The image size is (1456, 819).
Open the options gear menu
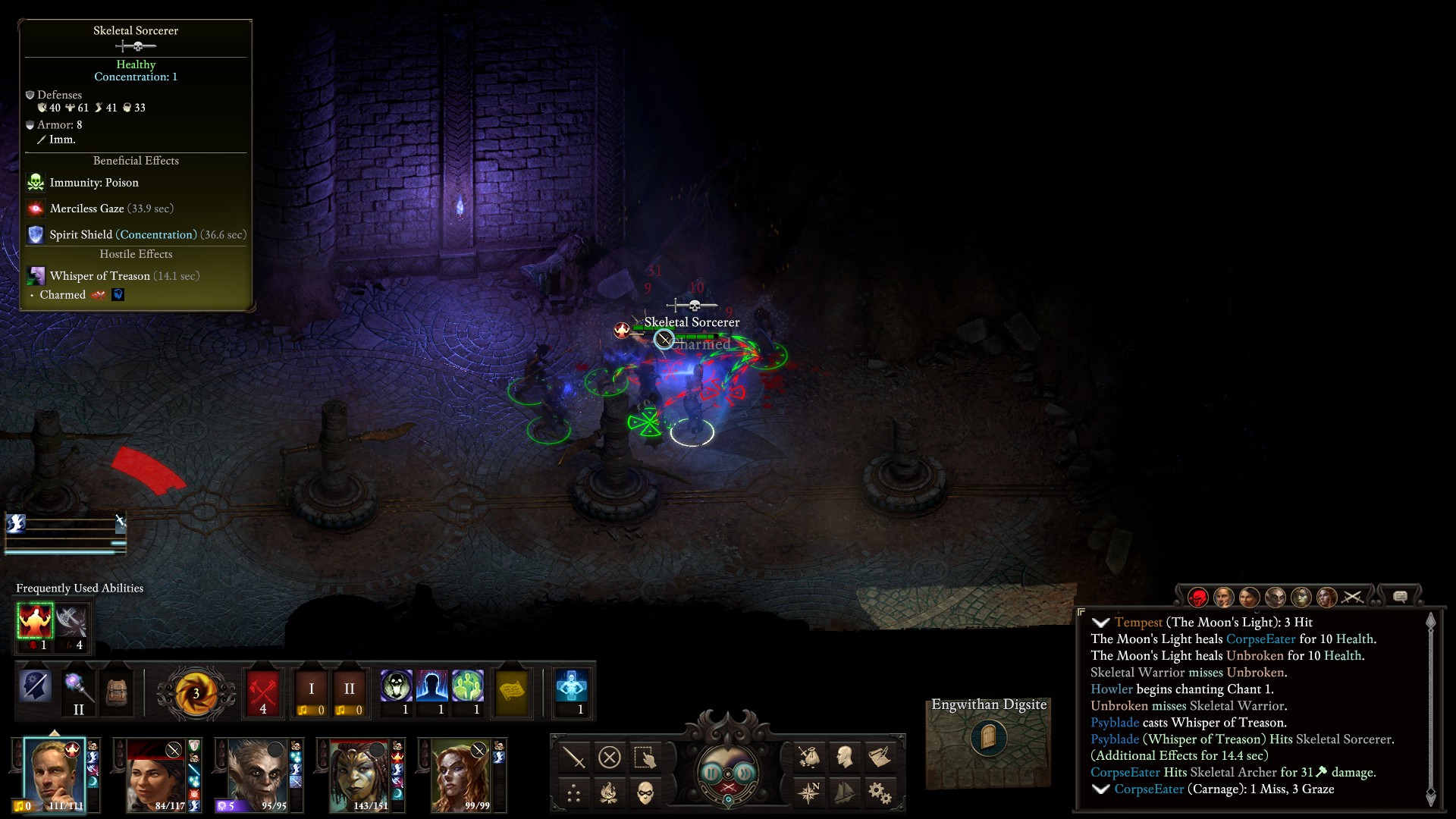[880, 793]
